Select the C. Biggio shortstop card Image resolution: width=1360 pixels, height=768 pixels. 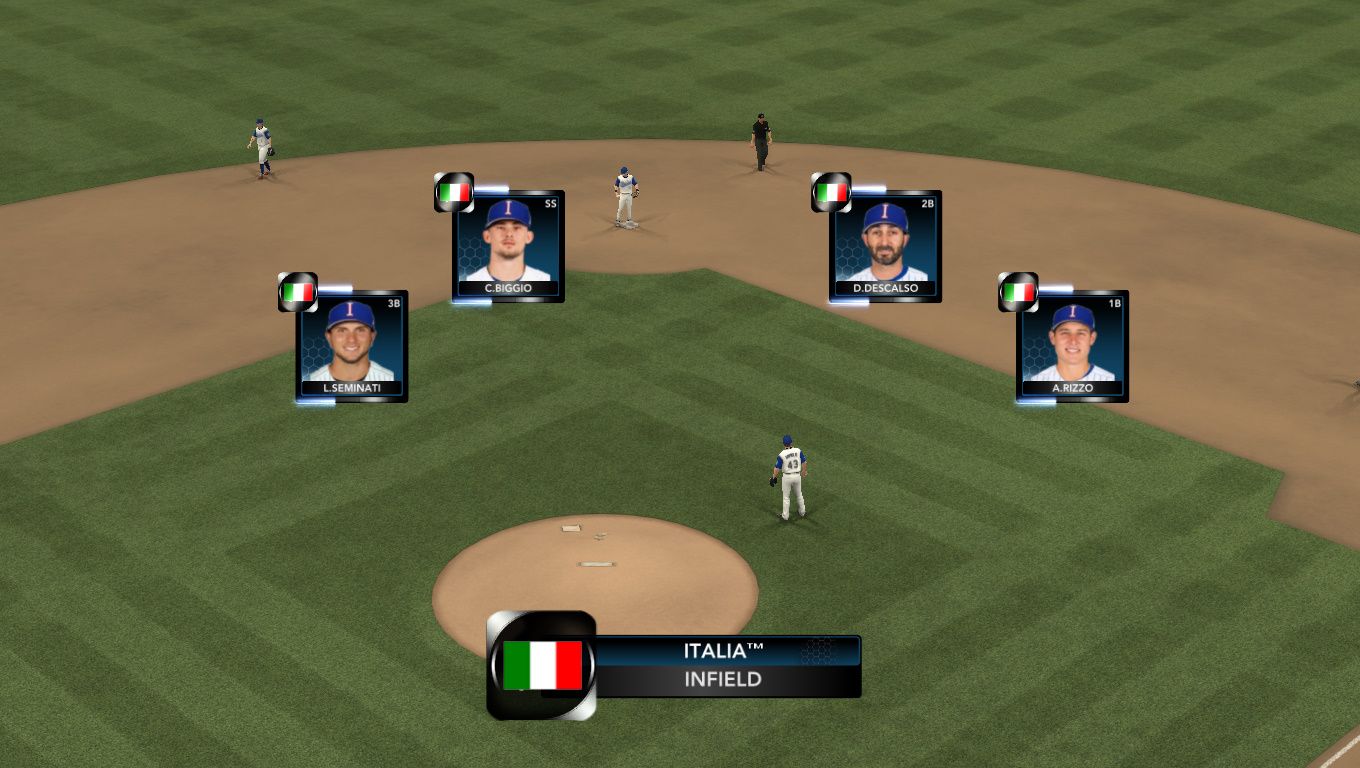[508, 245]
